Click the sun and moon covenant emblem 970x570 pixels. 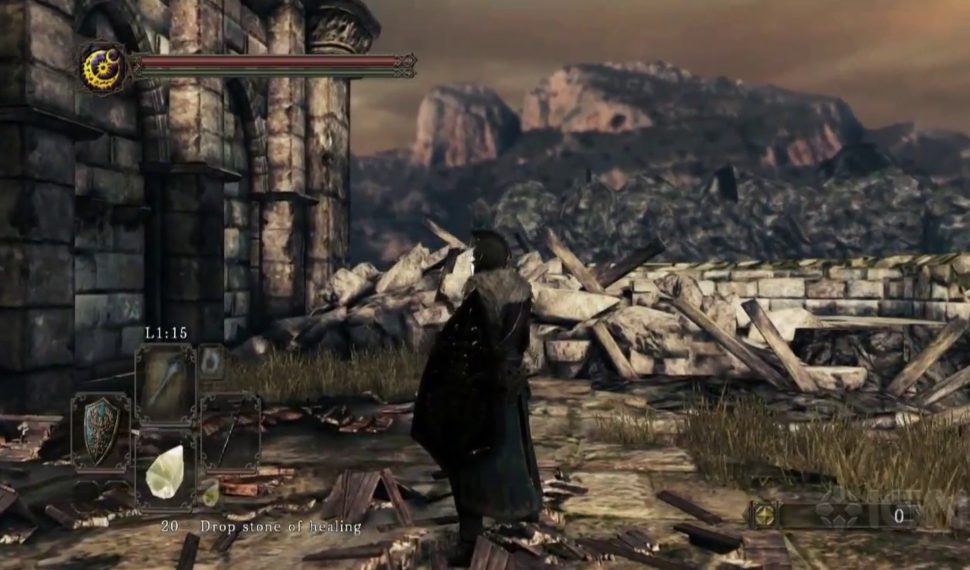tap(103, 68)
